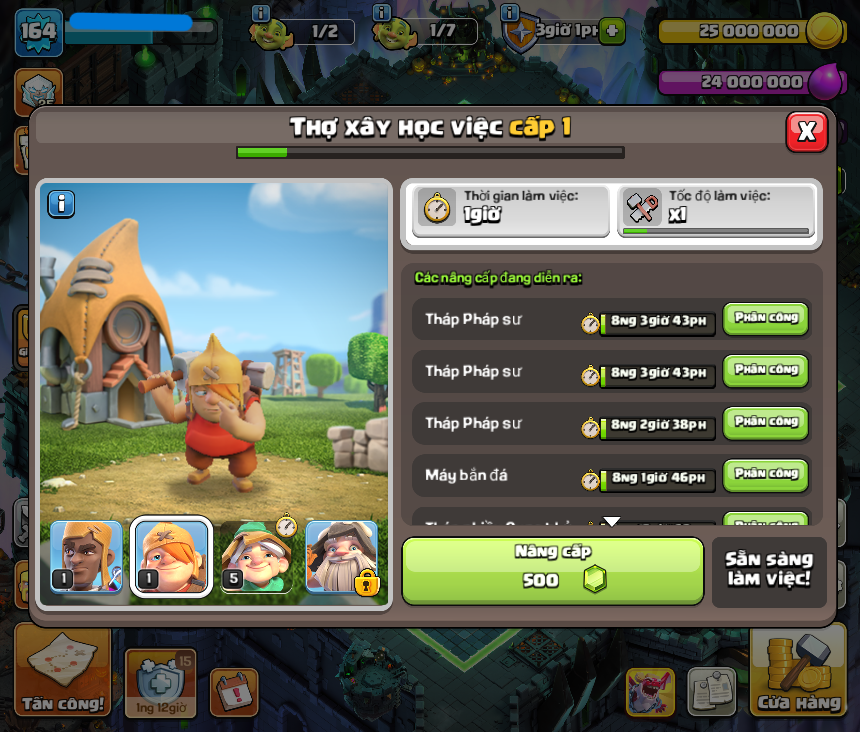860x732 pixels.
Task: Choose the level 5 helper with stopwatch
Action: pyautogui.click(x=257, y=557)
